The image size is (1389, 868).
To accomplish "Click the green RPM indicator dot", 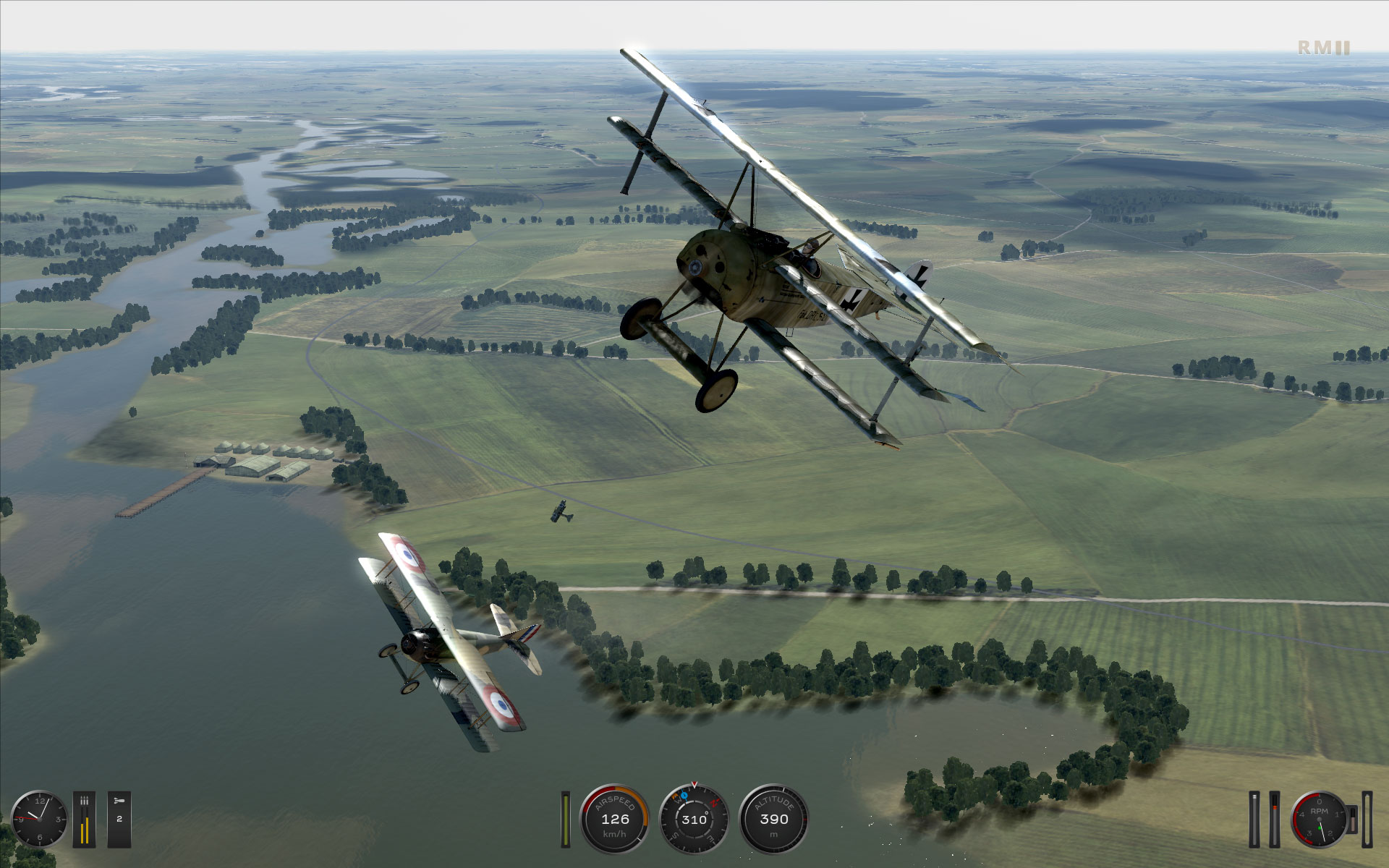I will (x=1320, y=830).
